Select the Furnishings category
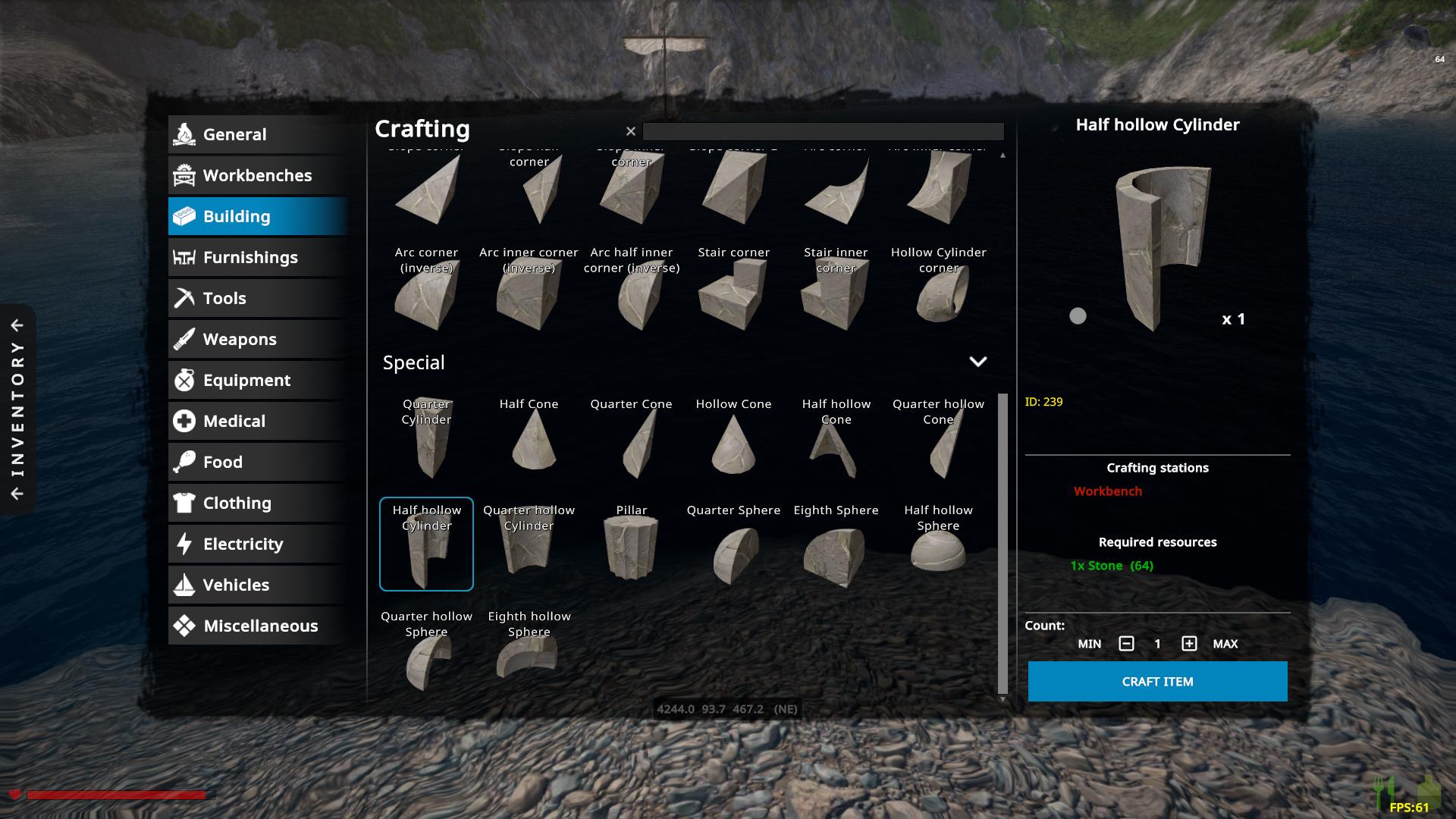The image size is (1456, 819). [257, 257]
